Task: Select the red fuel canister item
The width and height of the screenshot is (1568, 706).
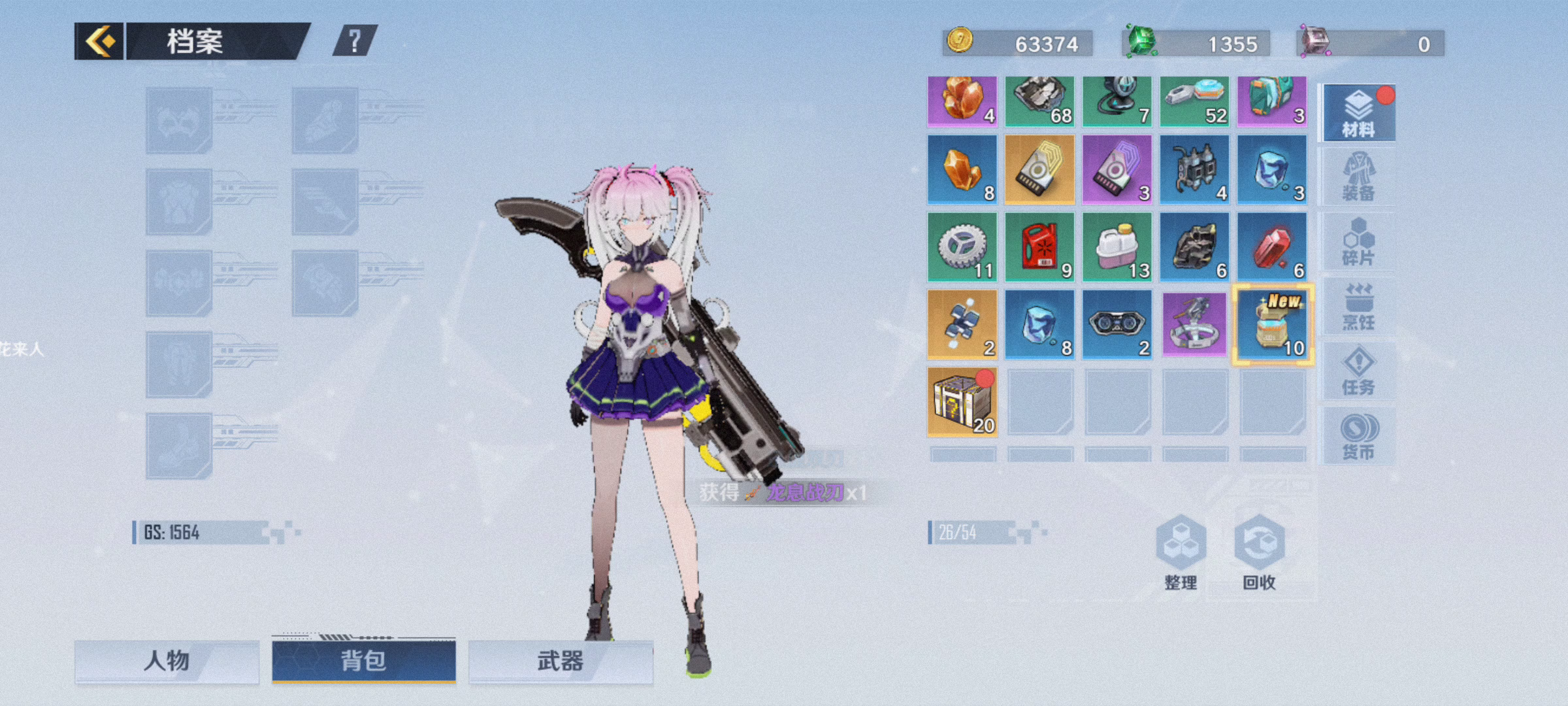Action: pyautogui.click(x=1039, y=248)
